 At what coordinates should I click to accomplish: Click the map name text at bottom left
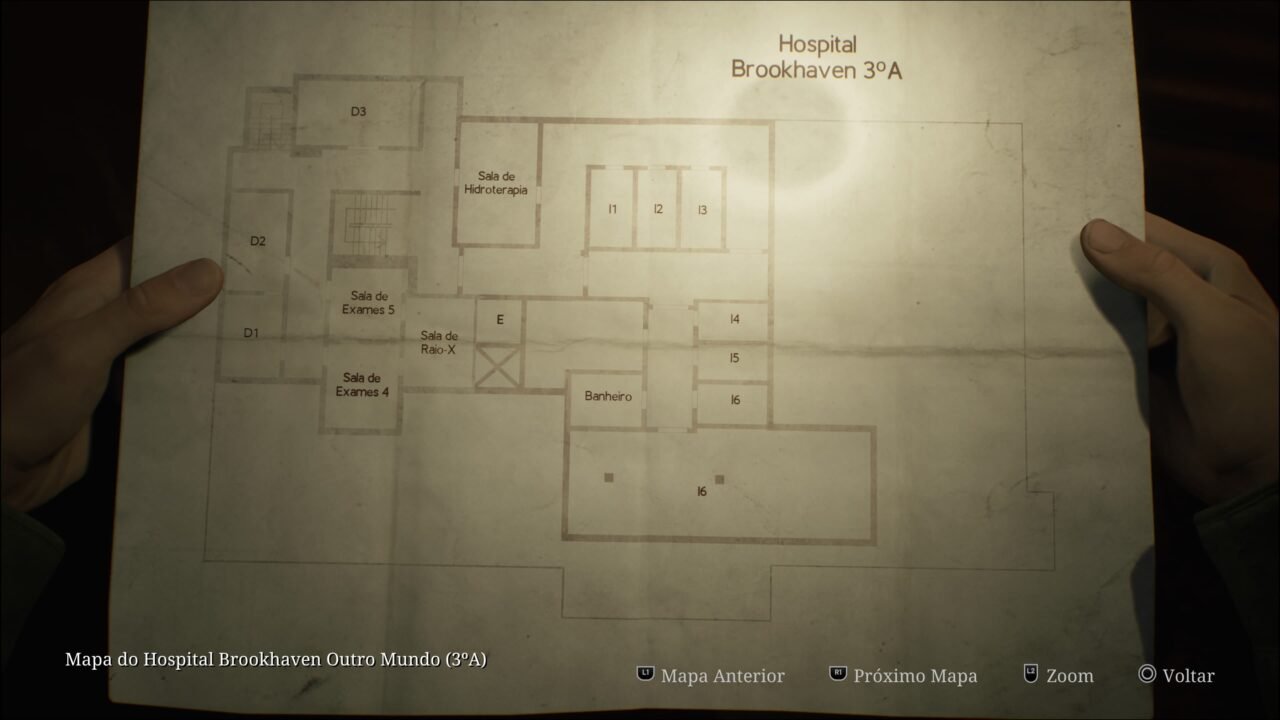(277, 660)
